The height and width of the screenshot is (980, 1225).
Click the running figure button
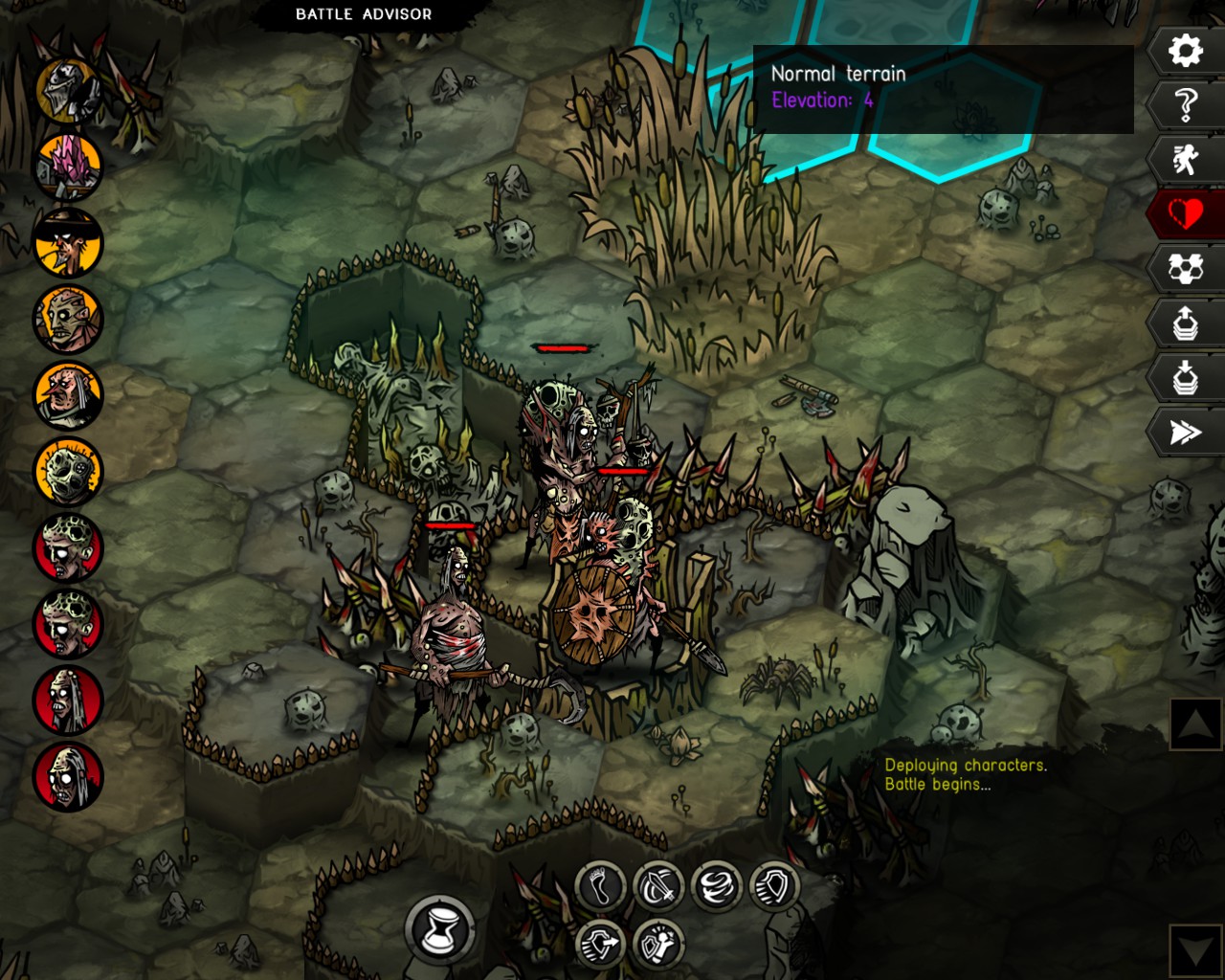1185,160
